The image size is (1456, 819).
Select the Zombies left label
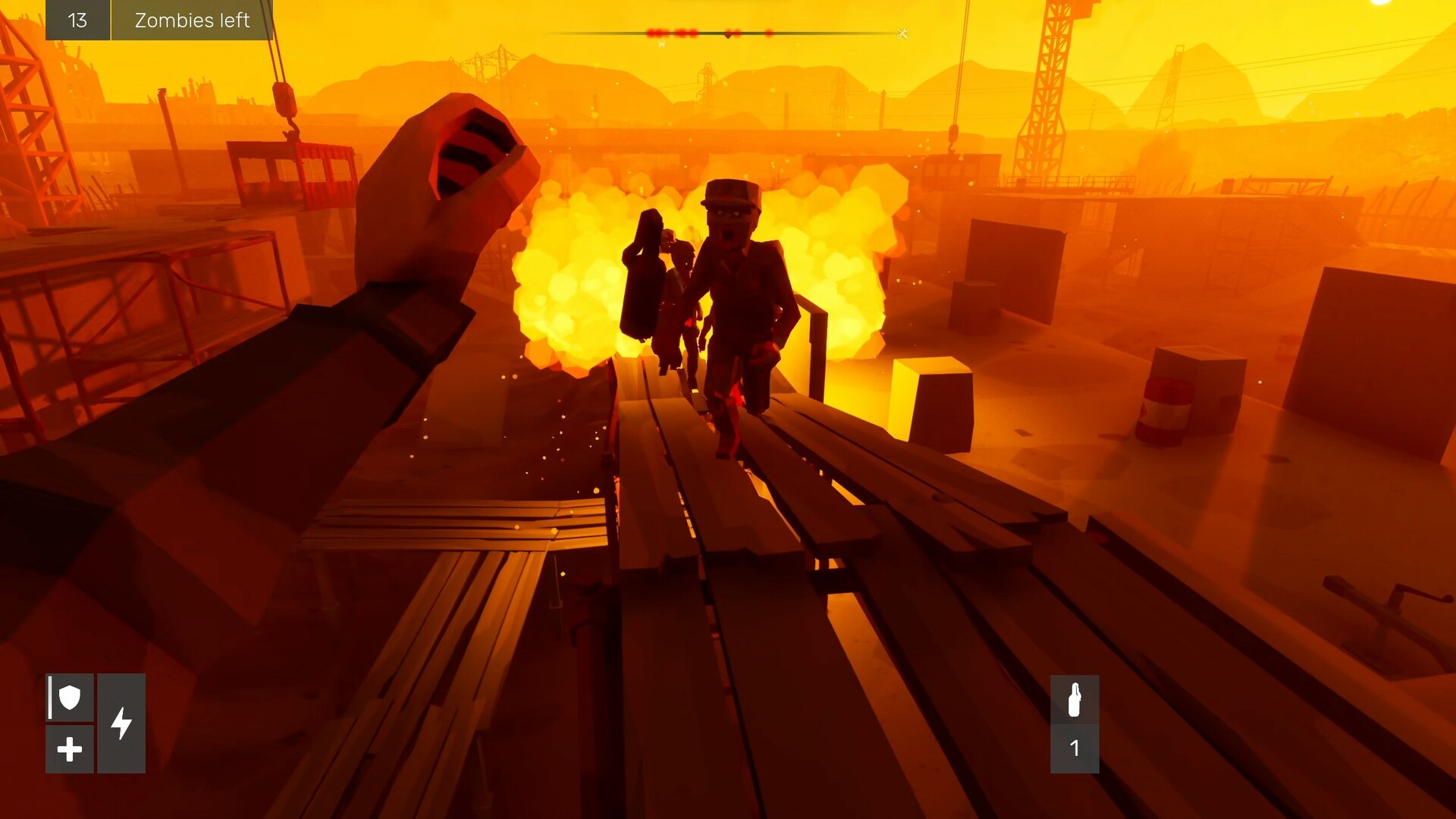tap(193, 20)
